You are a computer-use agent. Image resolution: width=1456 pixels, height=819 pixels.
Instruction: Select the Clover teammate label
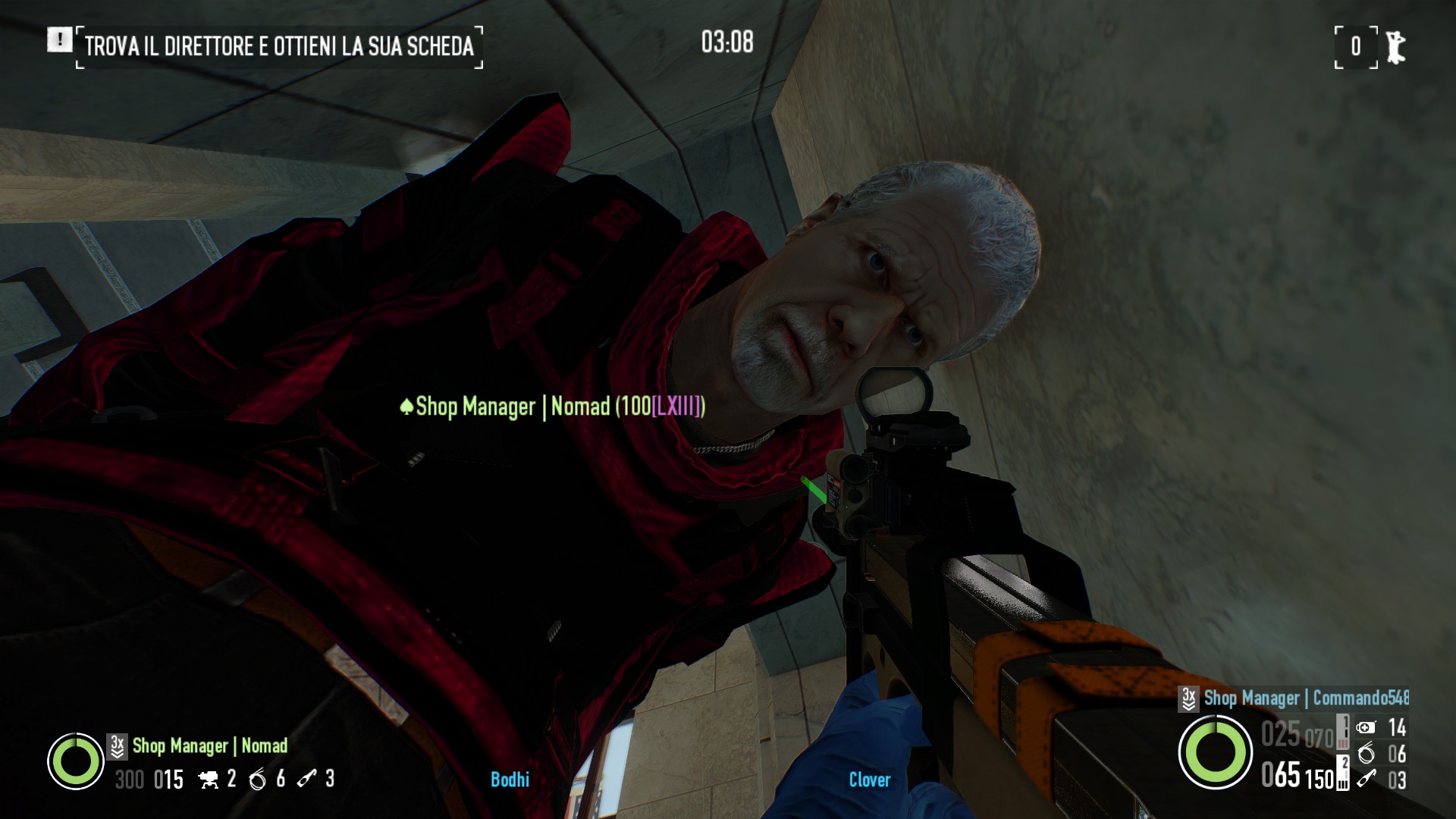point(869,780)
